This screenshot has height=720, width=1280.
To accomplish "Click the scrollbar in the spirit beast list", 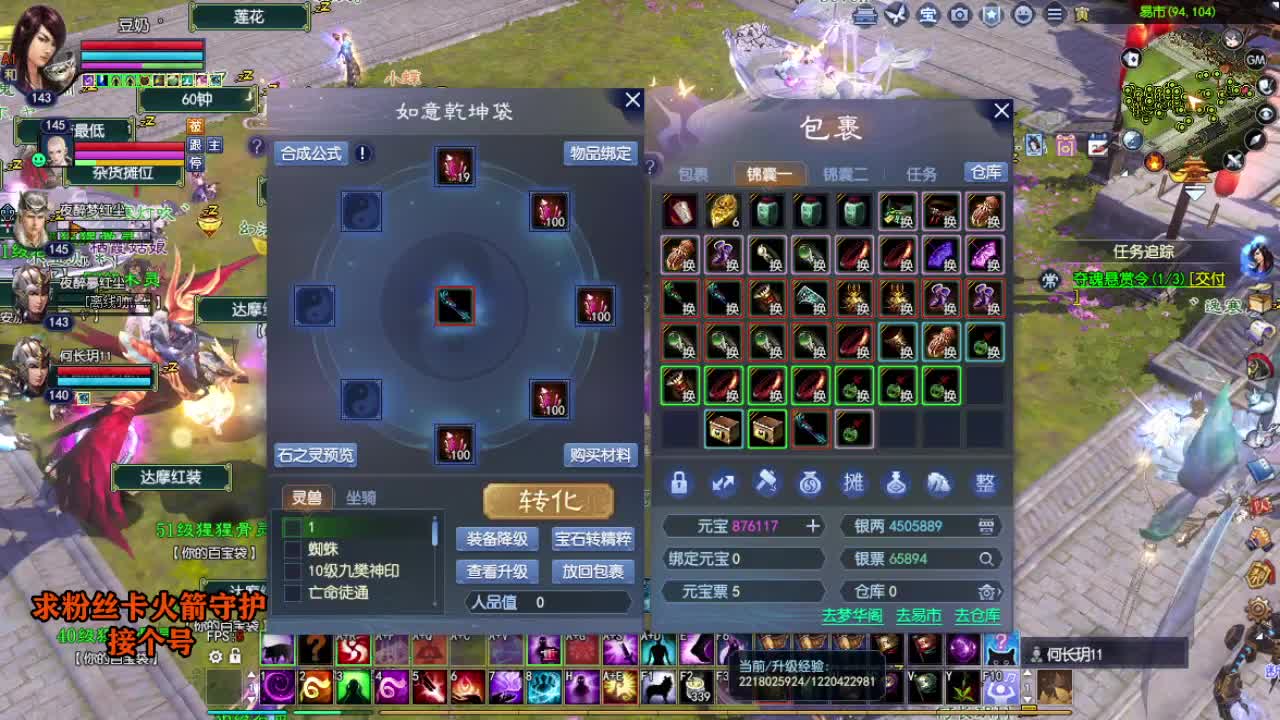I will click(x=434, y=533).
